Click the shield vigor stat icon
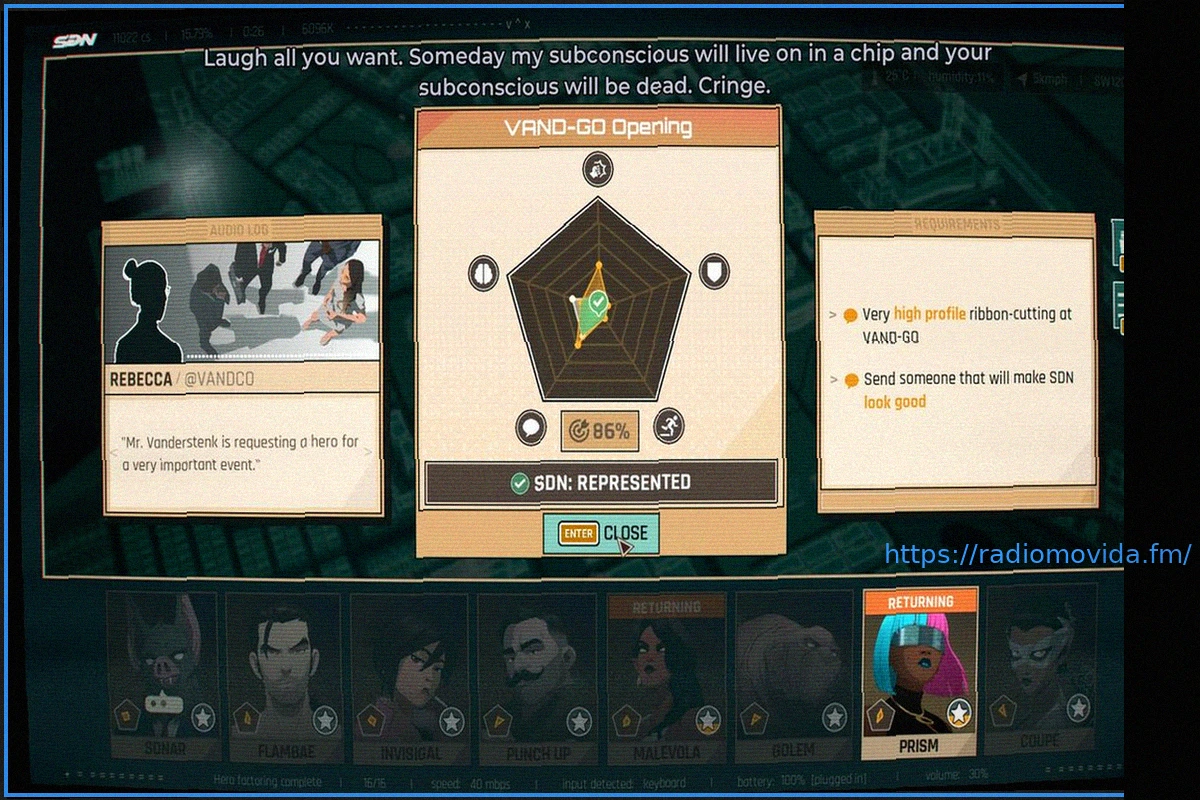The height and width of the screenshot is (800, 1200). coord(713,271)
